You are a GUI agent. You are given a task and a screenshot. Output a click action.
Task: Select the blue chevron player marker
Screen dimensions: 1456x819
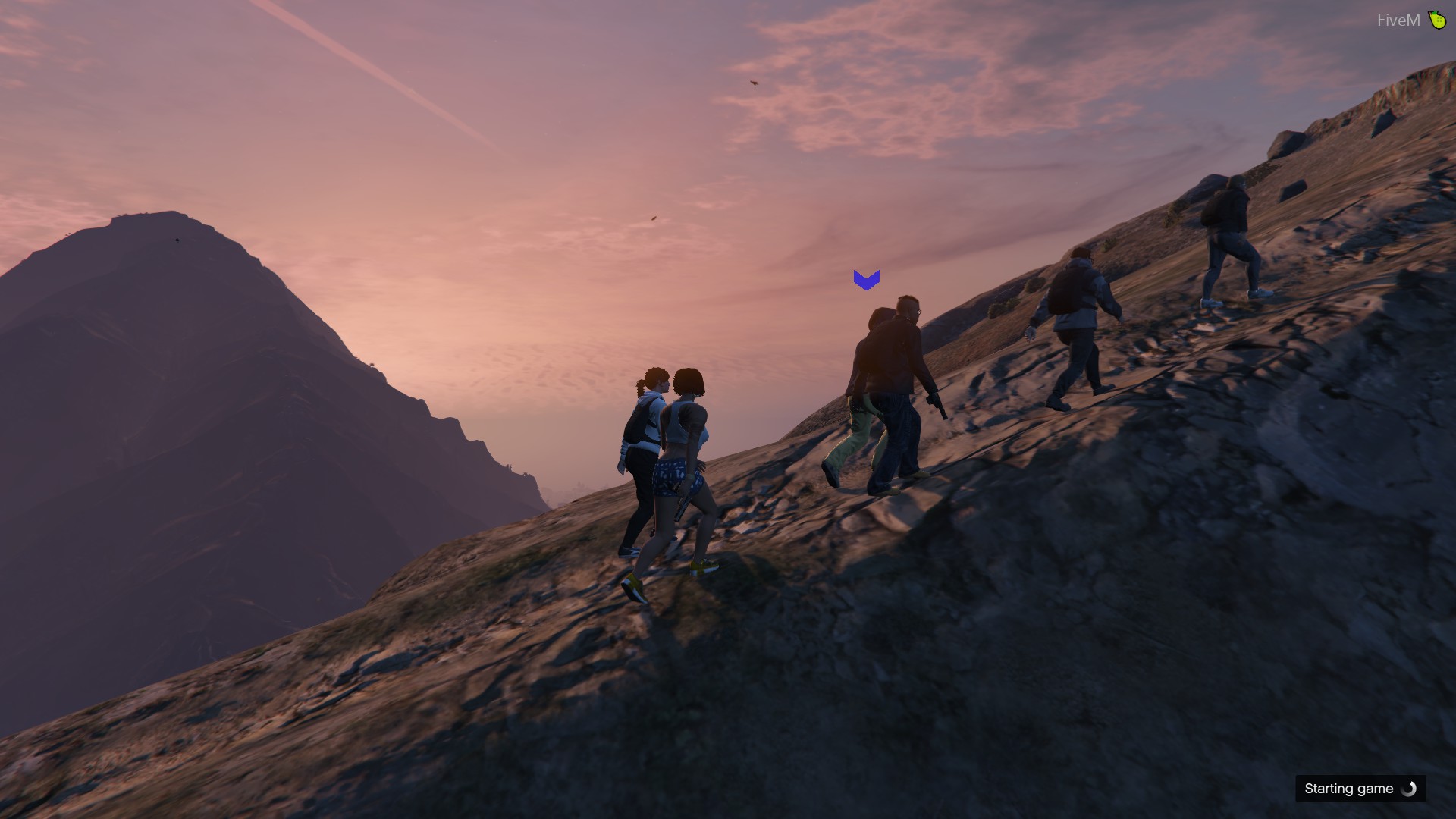pyautogui.click(x=866, y=280)
